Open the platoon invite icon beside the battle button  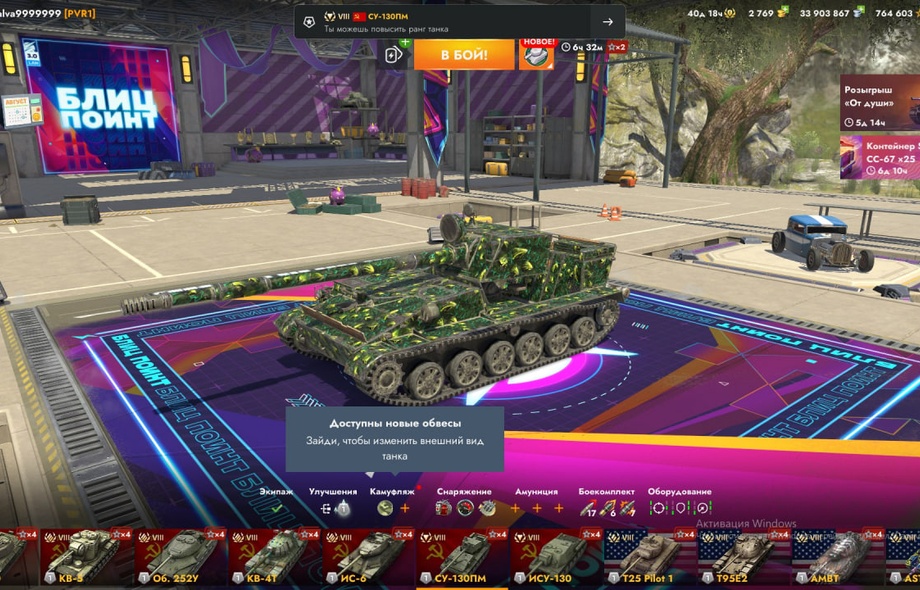pos(395,54)
